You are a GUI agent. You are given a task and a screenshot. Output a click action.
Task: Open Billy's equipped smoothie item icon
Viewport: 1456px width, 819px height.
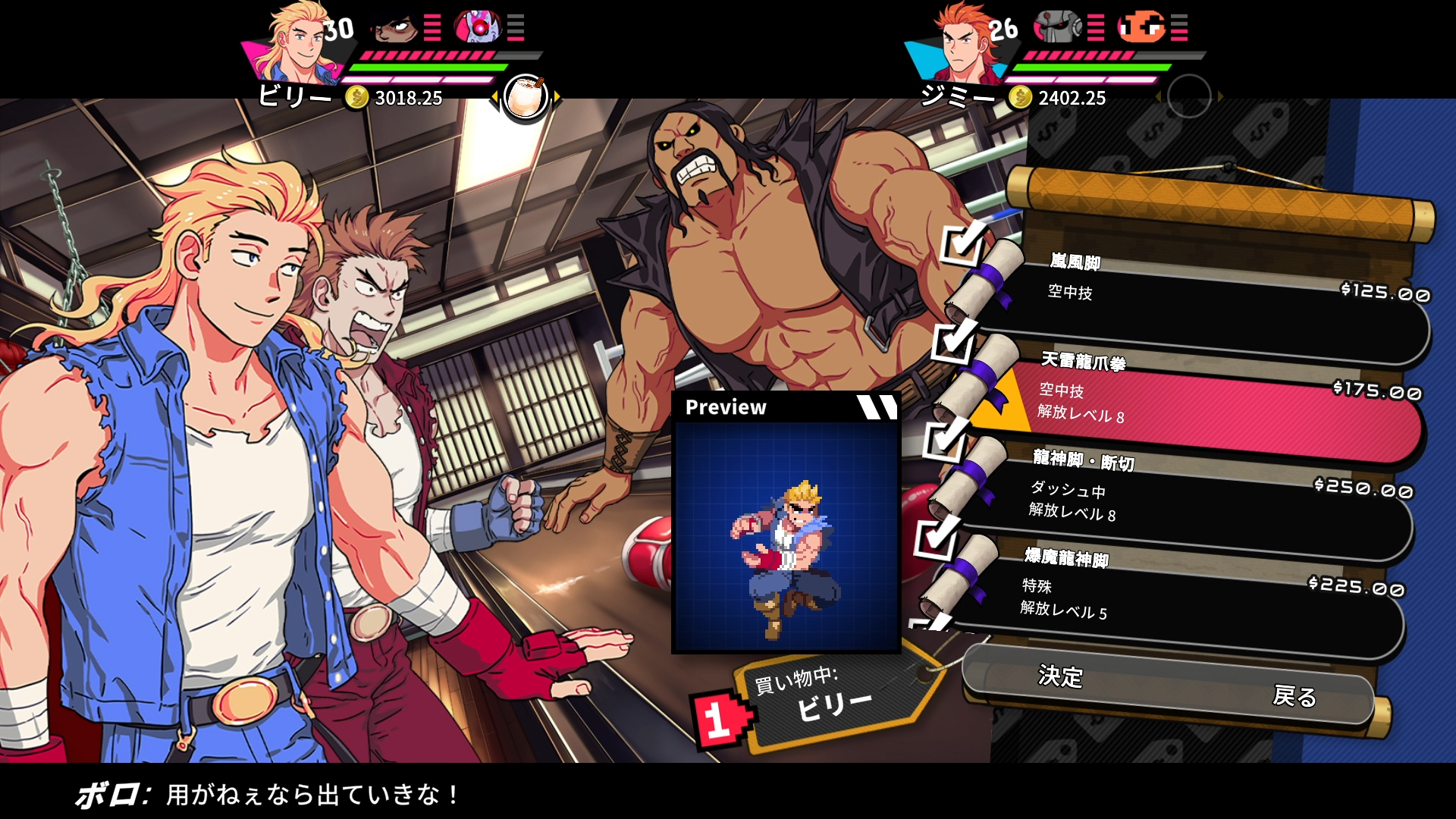(525, 96)
